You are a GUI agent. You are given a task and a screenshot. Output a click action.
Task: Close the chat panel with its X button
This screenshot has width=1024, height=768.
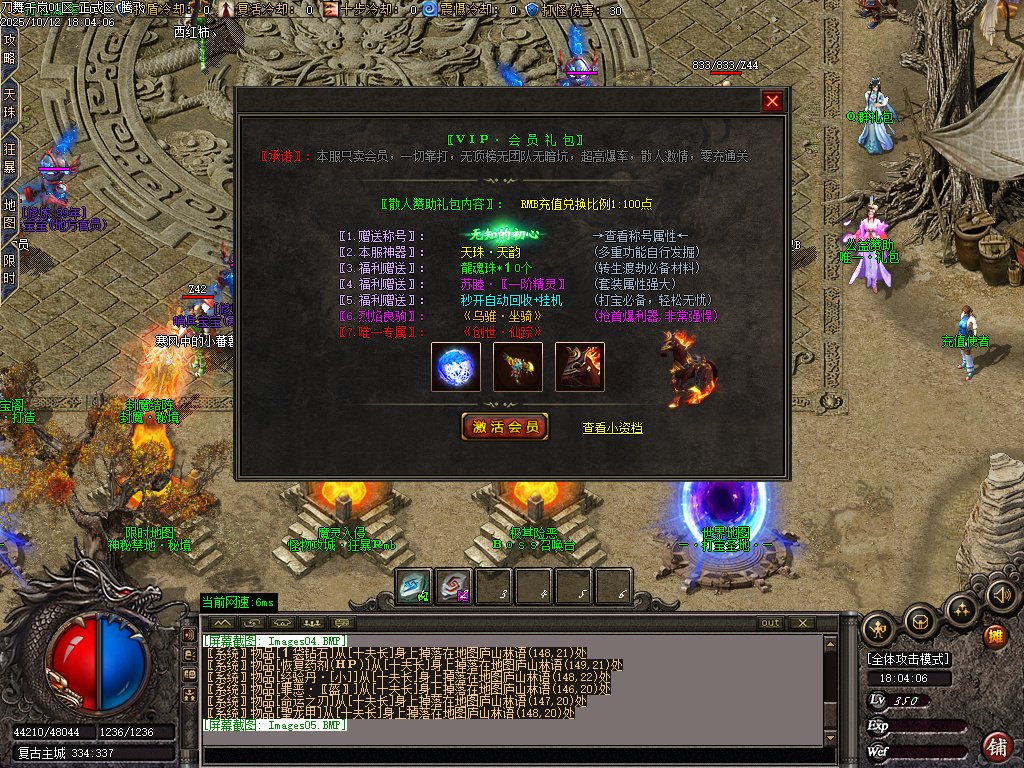802,623
